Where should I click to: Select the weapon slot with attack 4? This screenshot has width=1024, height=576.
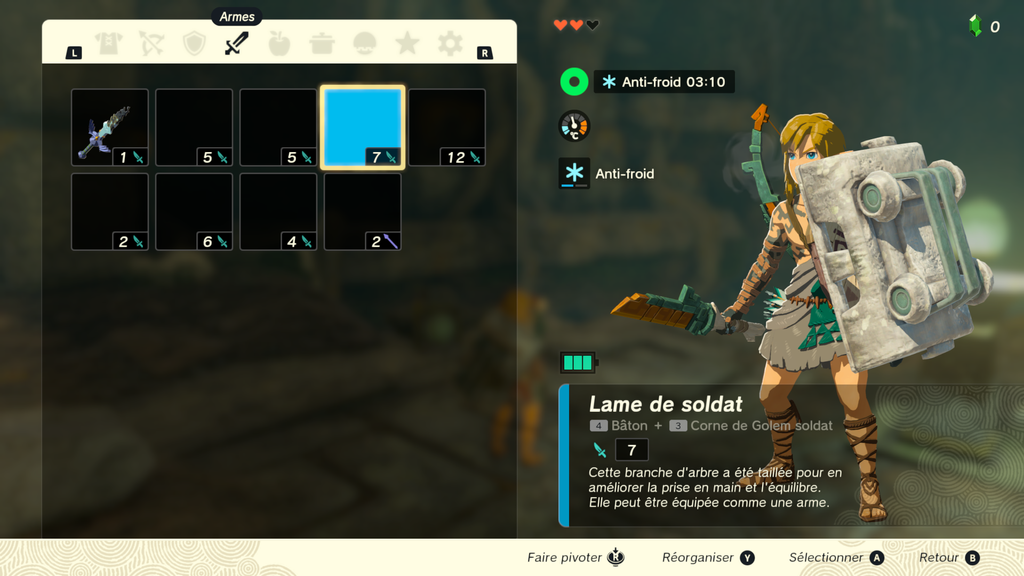tap(278, 212)
